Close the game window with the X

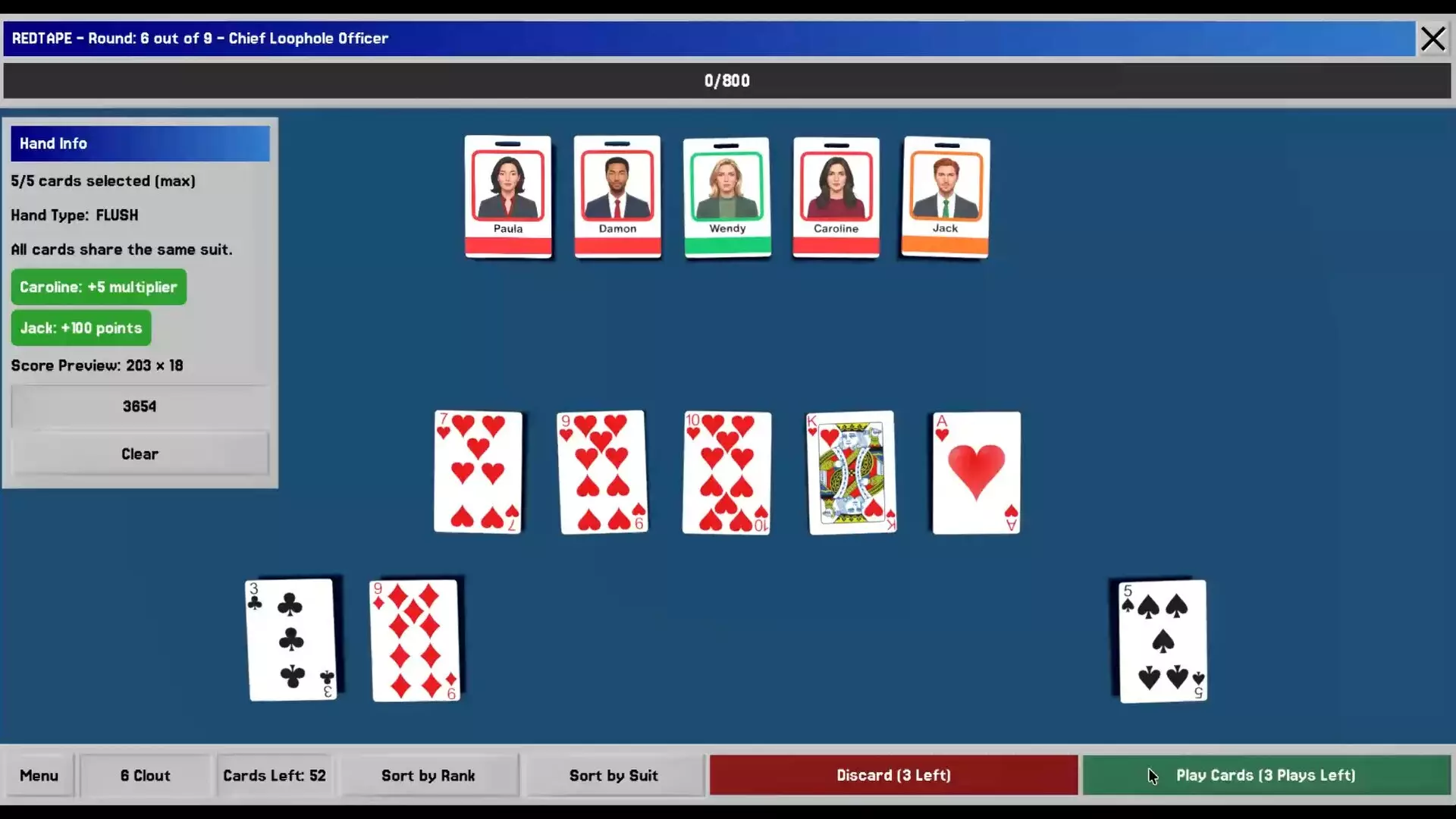coord(1432,39)
